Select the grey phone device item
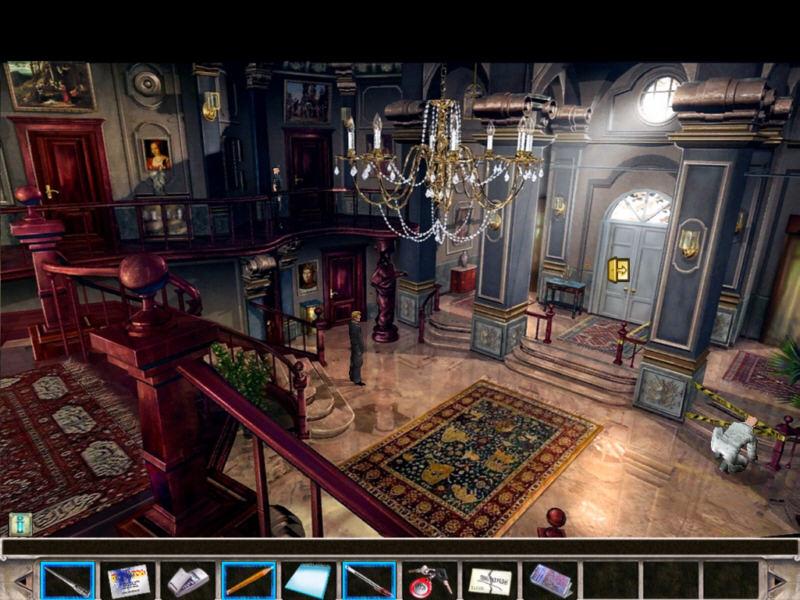Viewport: 800px width, 600px height. [x=188, y=580]
